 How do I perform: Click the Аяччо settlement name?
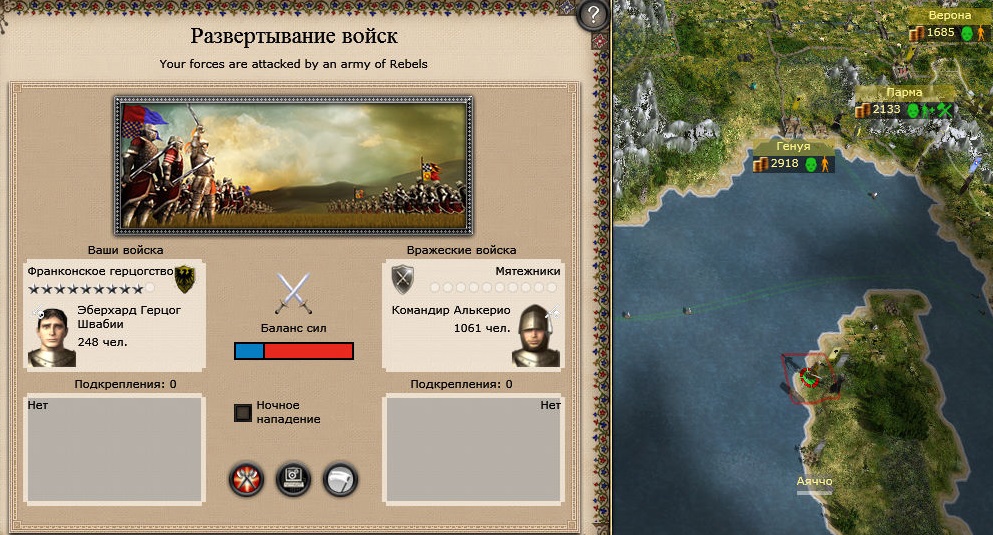(x=814, y=481)
